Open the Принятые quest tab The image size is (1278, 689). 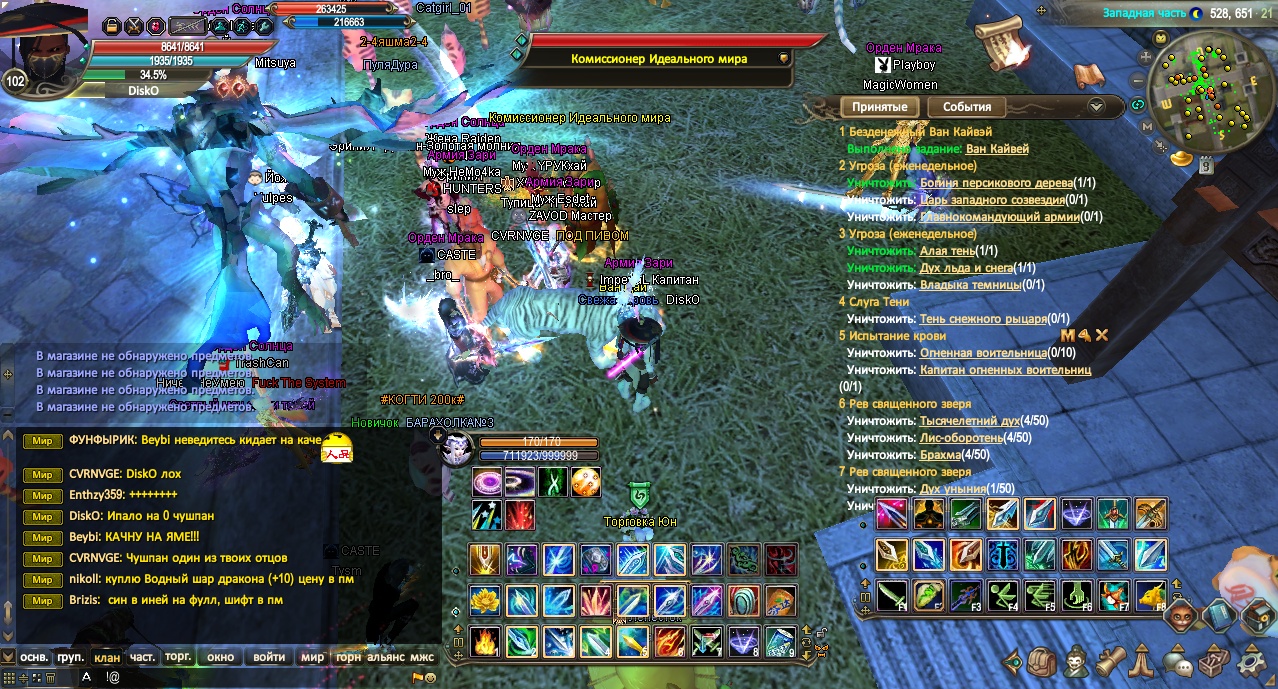pos(880,107)
